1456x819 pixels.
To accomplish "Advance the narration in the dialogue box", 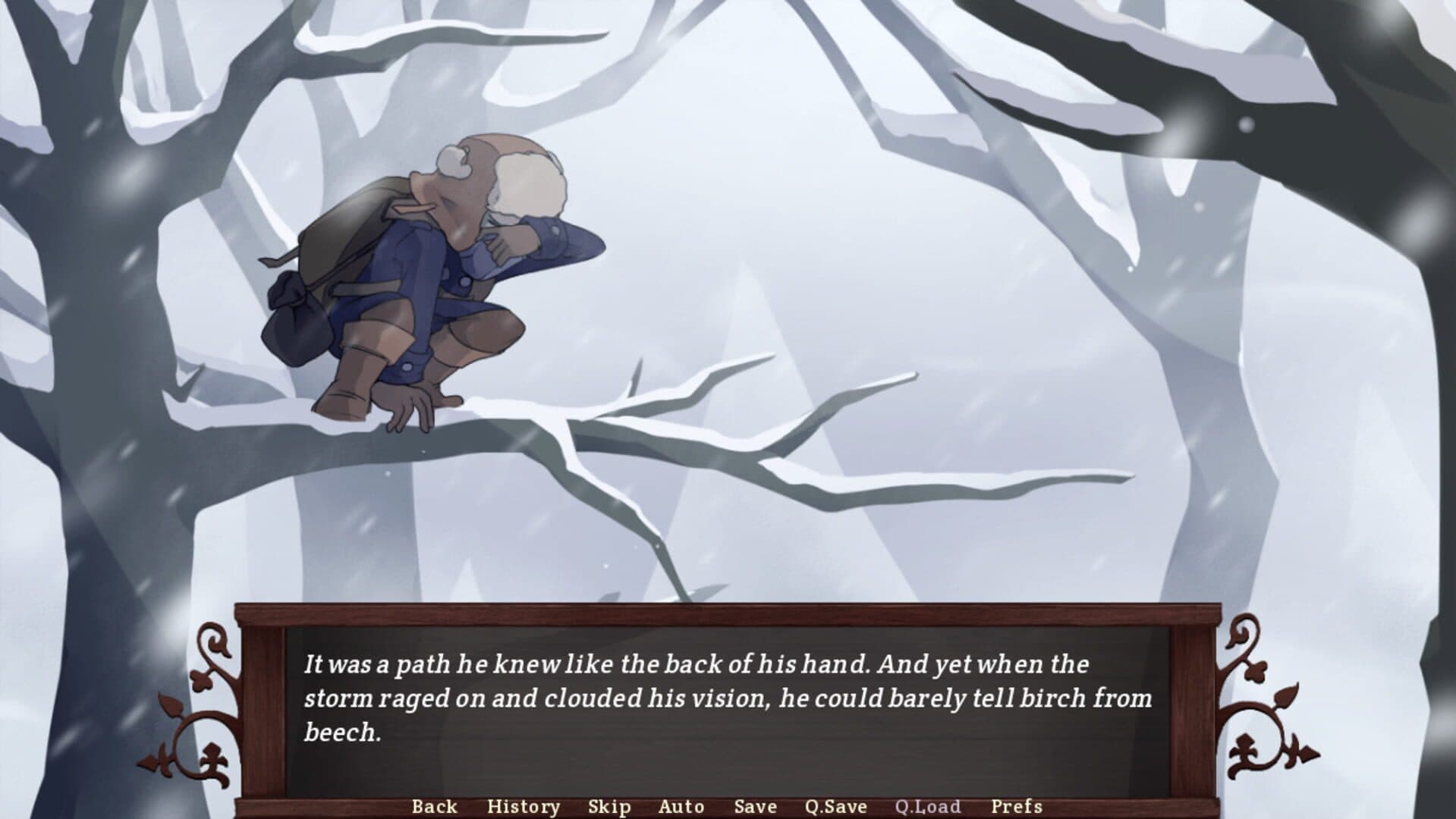I will [727, 713].
